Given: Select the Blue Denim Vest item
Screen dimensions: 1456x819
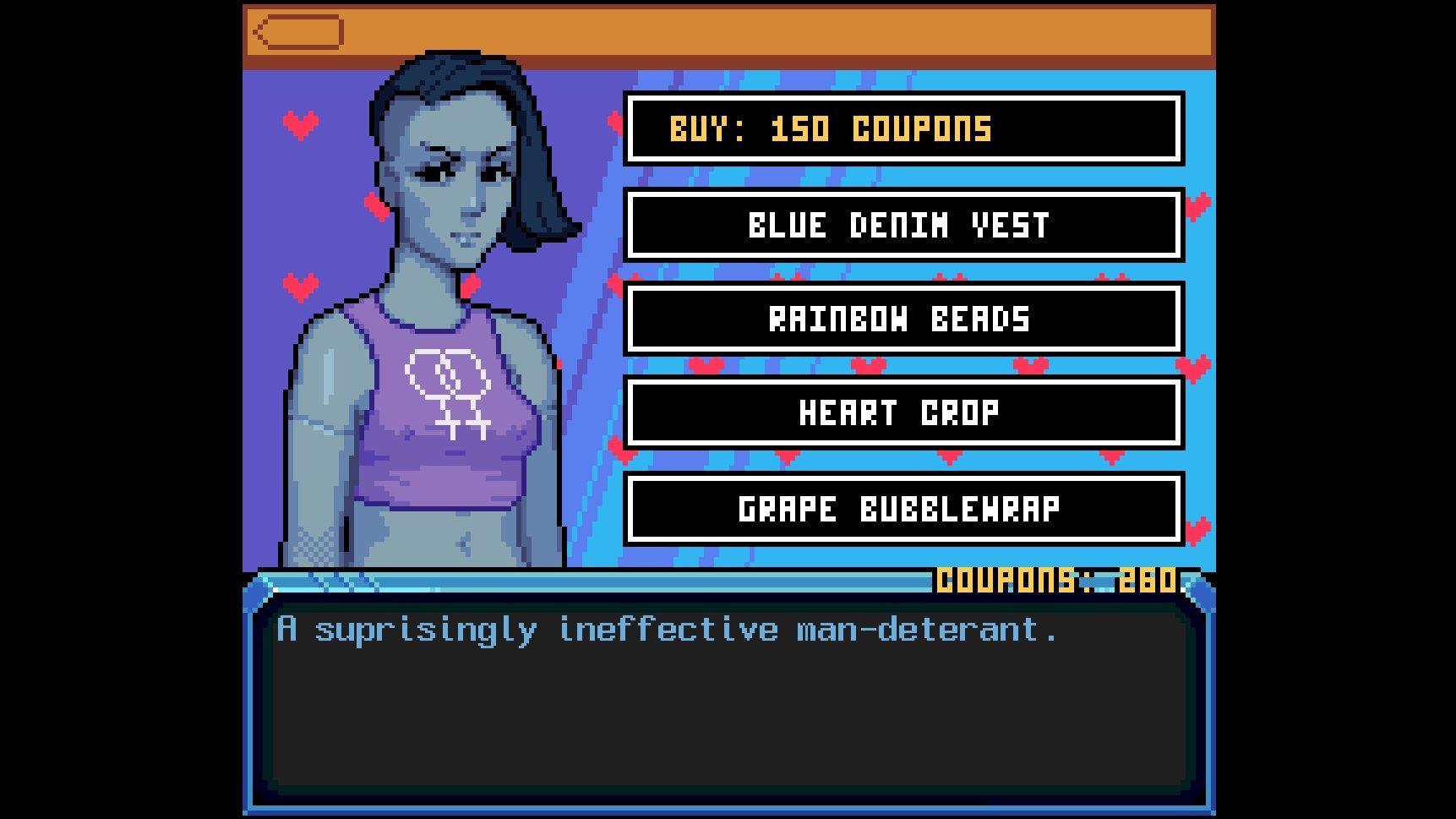Looking at the screenshot, I should coord(901,225).
